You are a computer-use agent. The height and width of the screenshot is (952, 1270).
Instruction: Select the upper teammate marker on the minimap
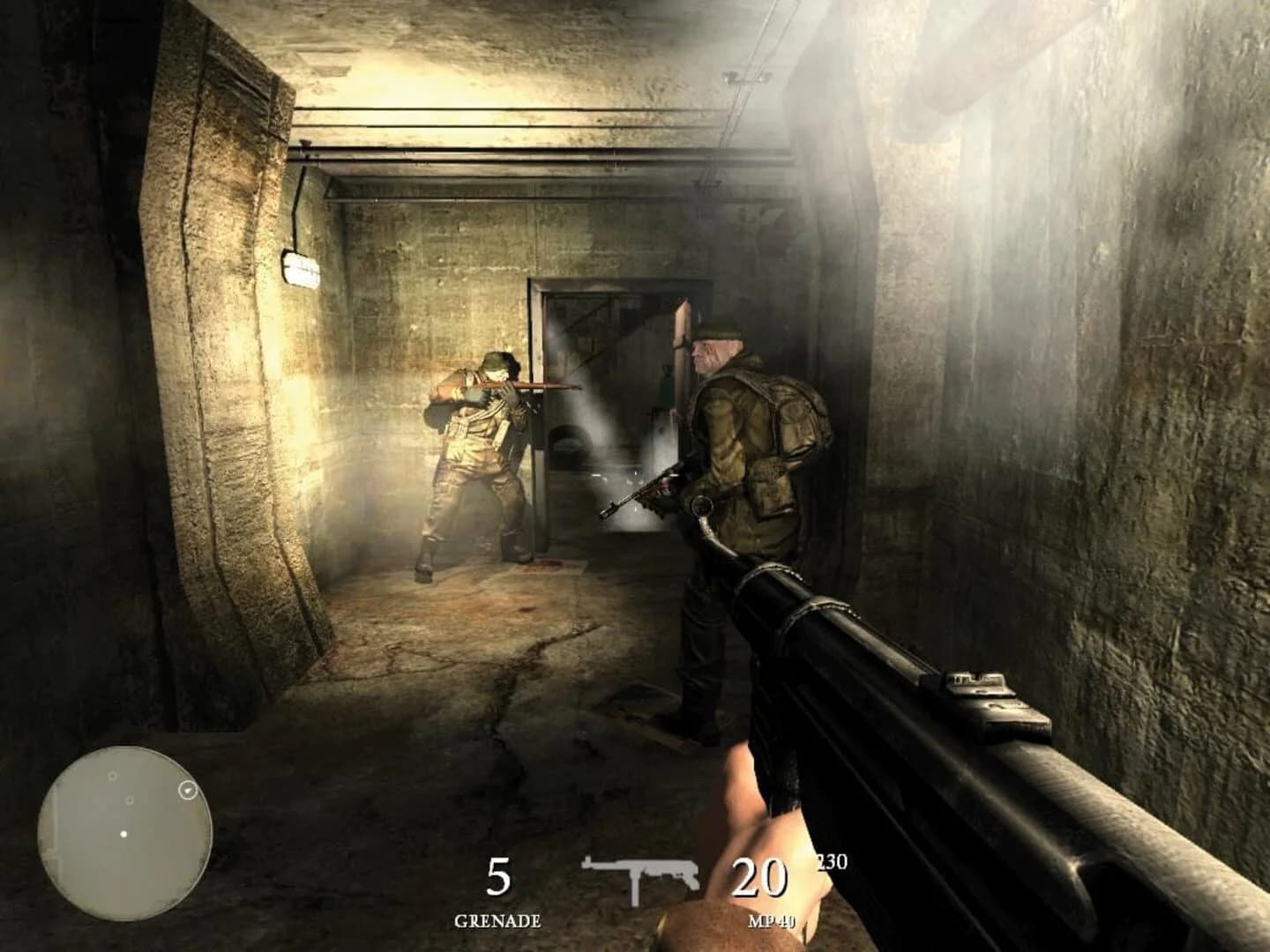[x=113, y=776]
